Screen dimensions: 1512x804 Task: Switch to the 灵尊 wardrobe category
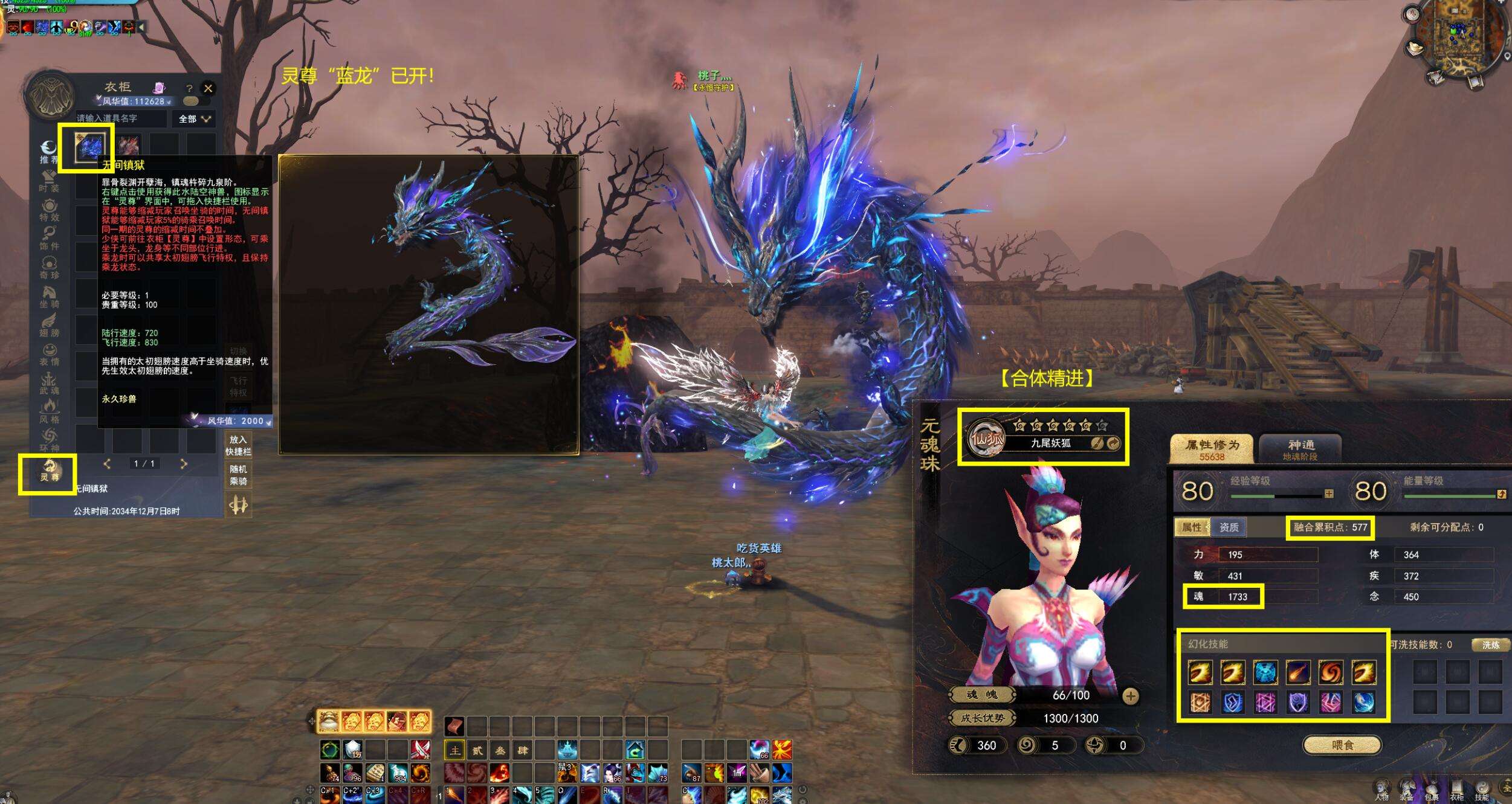point(50,470)
